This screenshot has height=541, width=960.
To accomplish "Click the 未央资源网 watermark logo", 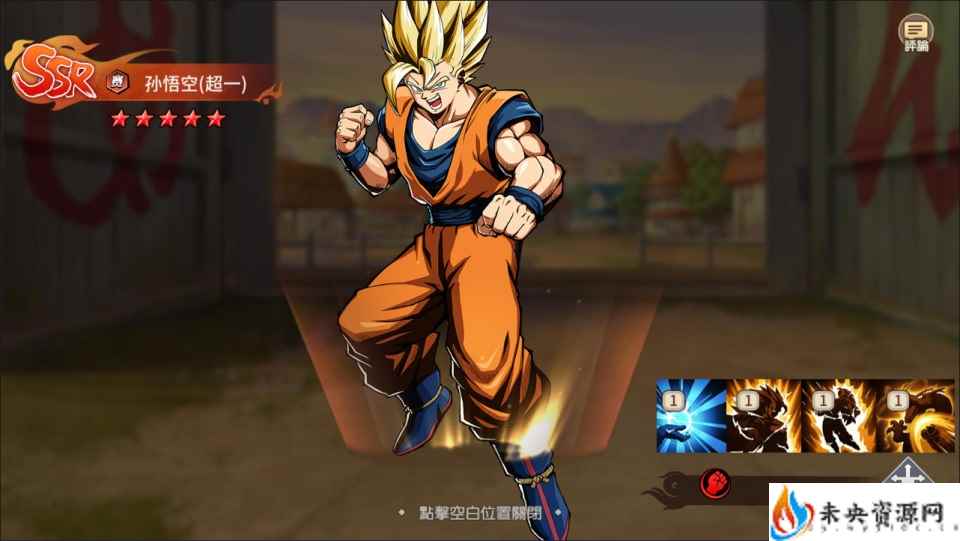I will [862, 512].
